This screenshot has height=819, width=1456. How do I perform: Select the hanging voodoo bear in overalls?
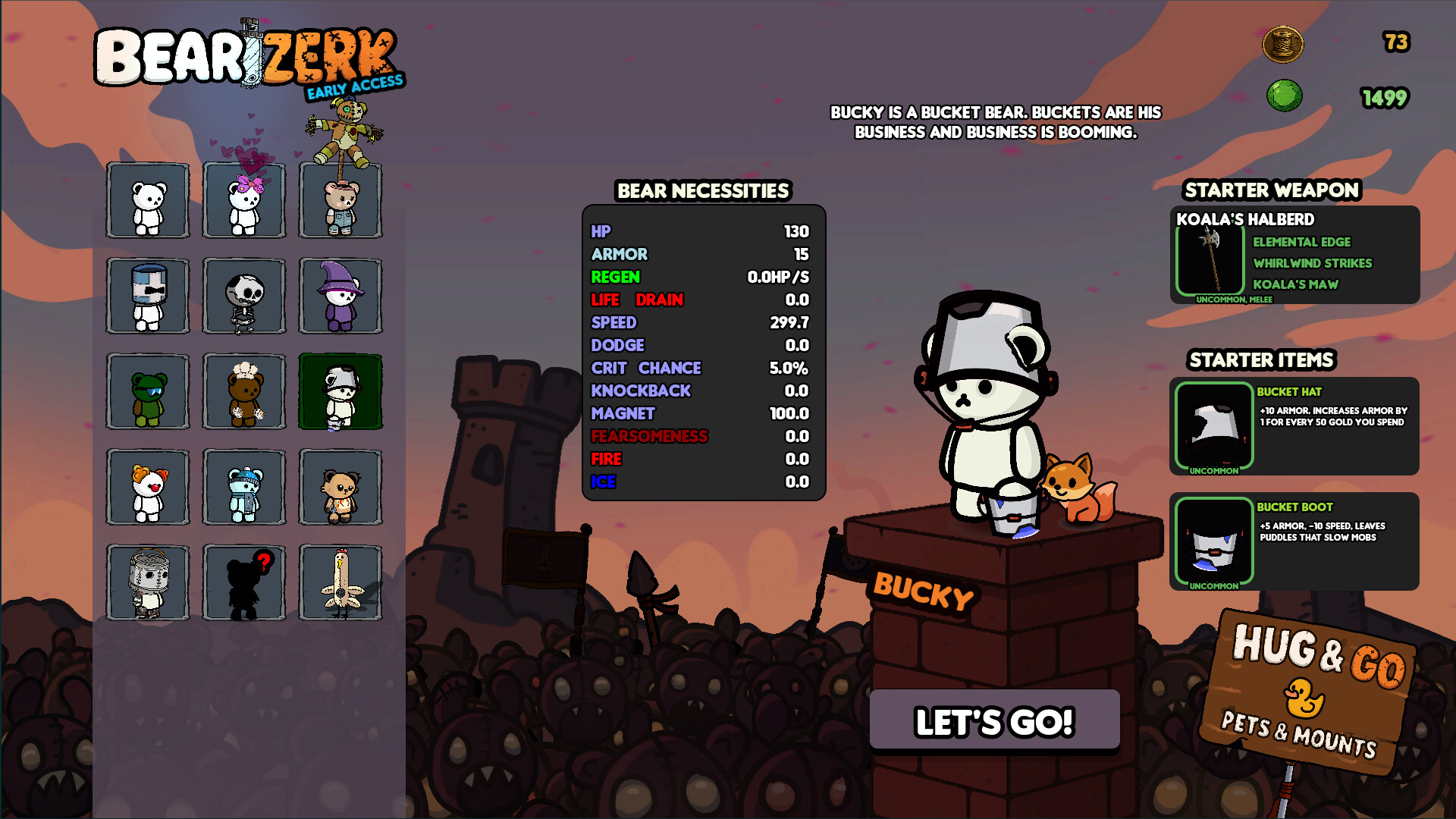tap(340, 200)
